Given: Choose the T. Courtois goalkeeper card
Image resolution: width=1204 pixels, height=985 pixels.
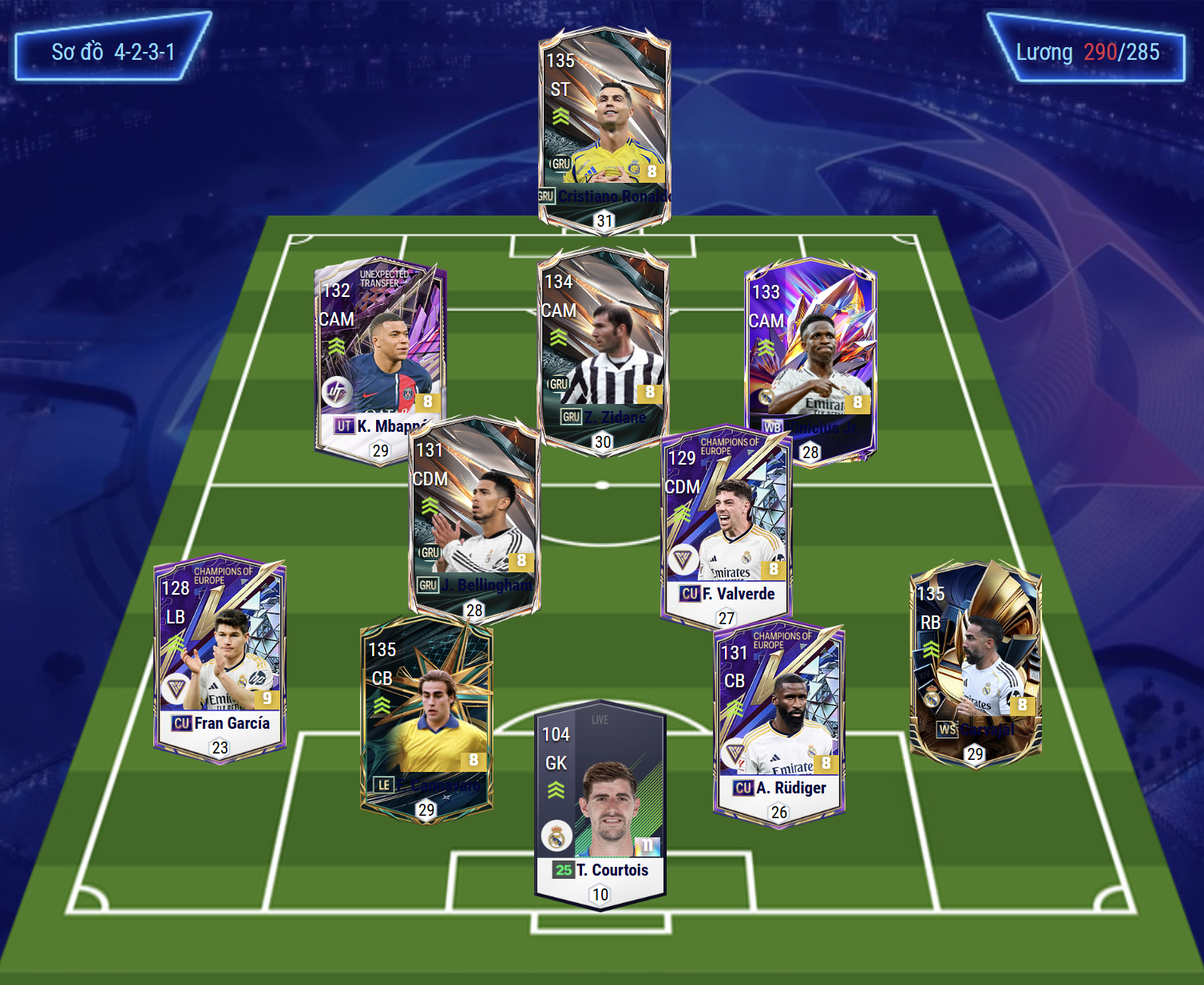Looking at the screenshot, I should [x=600, y=798].
